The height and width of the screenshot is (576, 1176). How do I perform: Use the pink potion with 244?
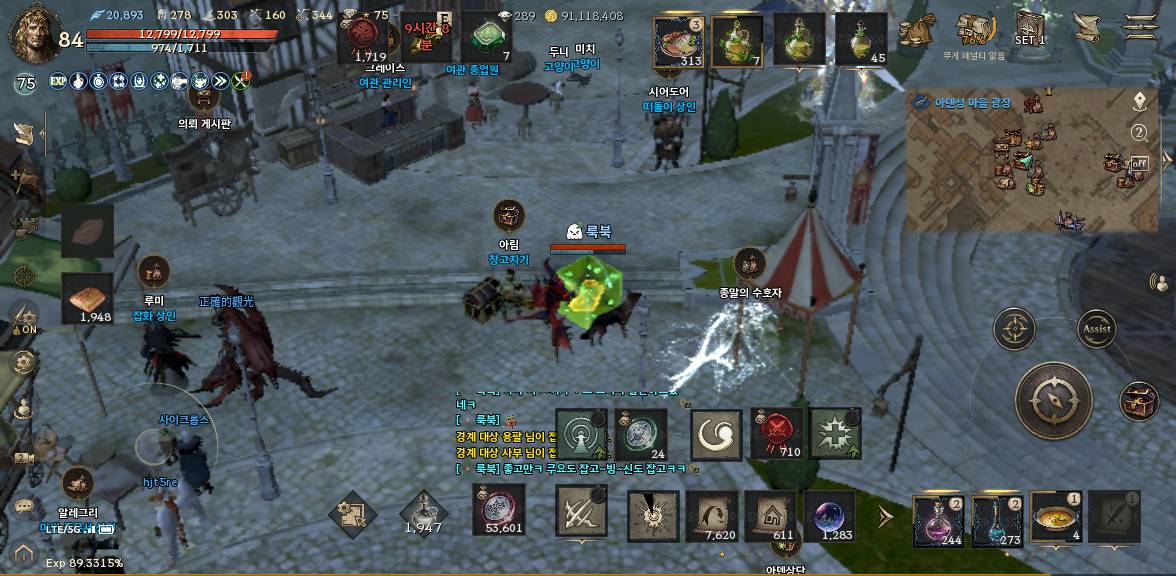(937, 518)
